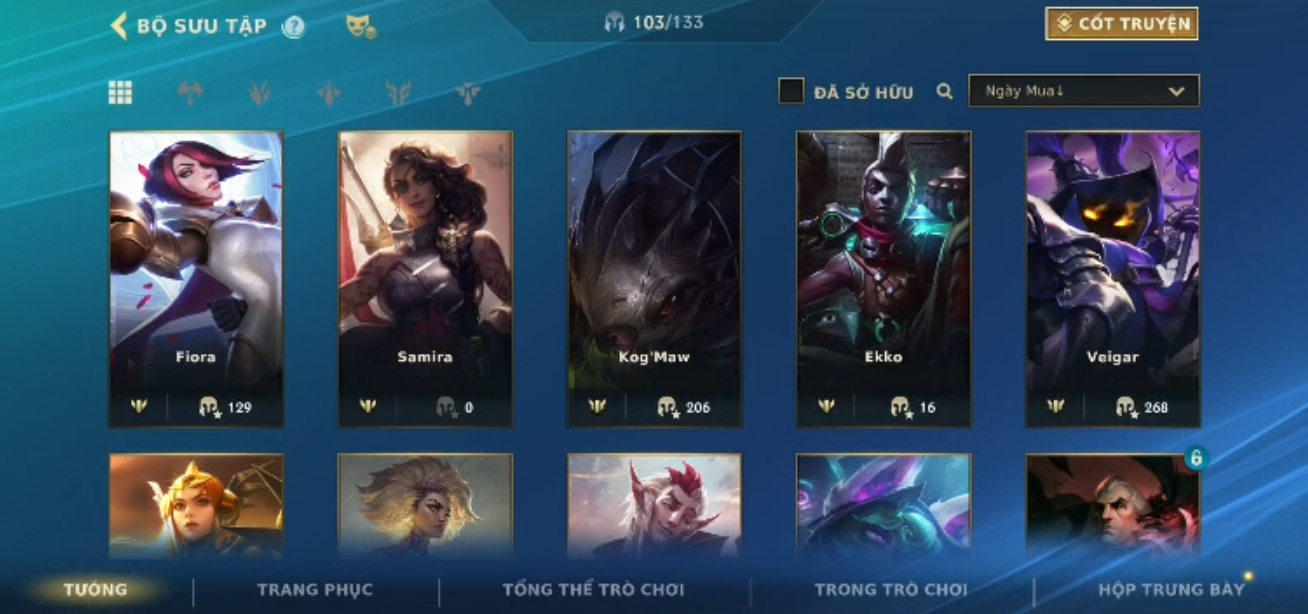1308x614 pixels.
Task: Open the Ngày Mua sort dropdown
Action: click(1083, 91)
